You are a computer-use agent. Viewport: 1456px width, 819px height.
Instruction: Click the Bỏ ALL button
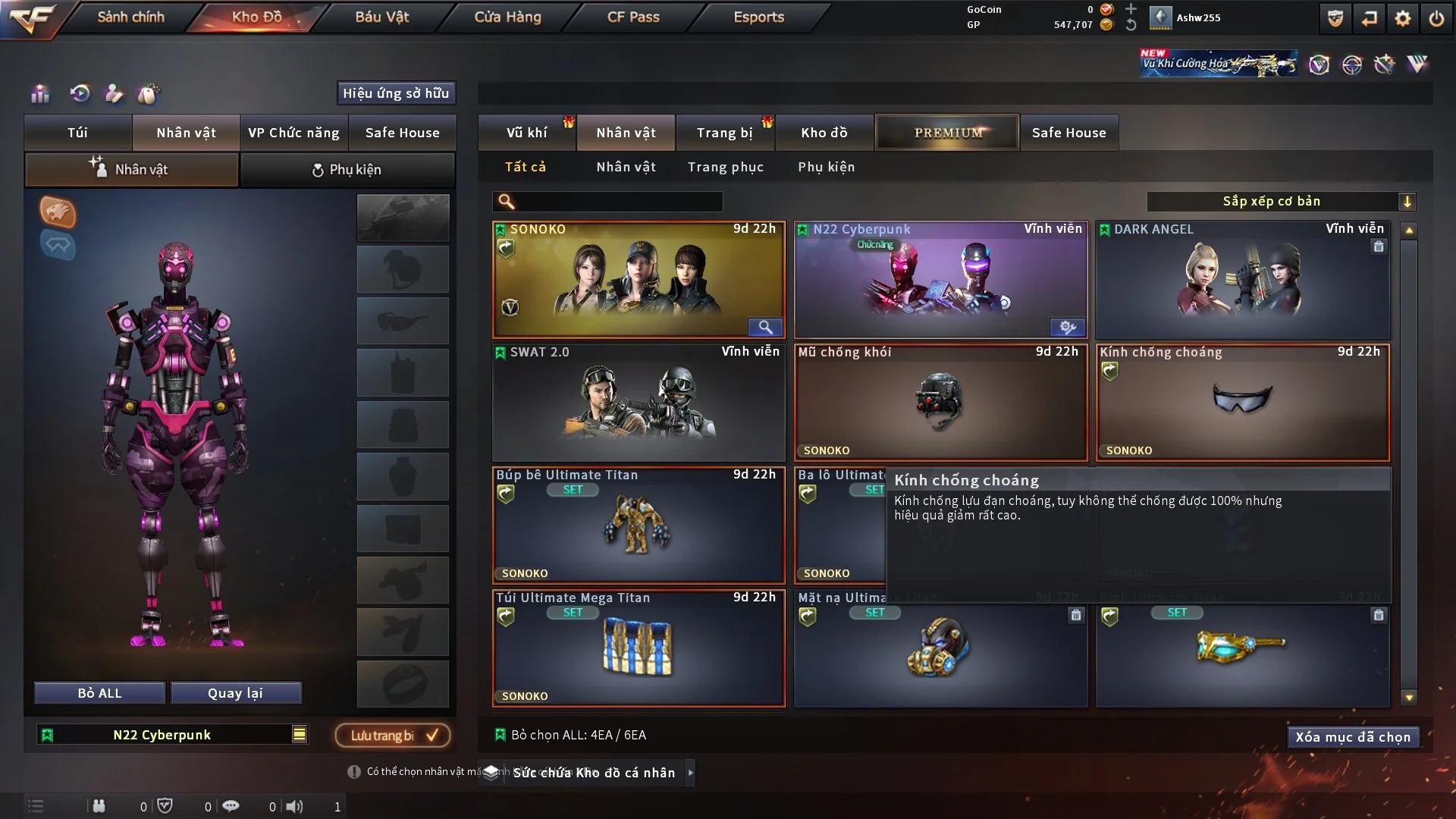[99, 693]
